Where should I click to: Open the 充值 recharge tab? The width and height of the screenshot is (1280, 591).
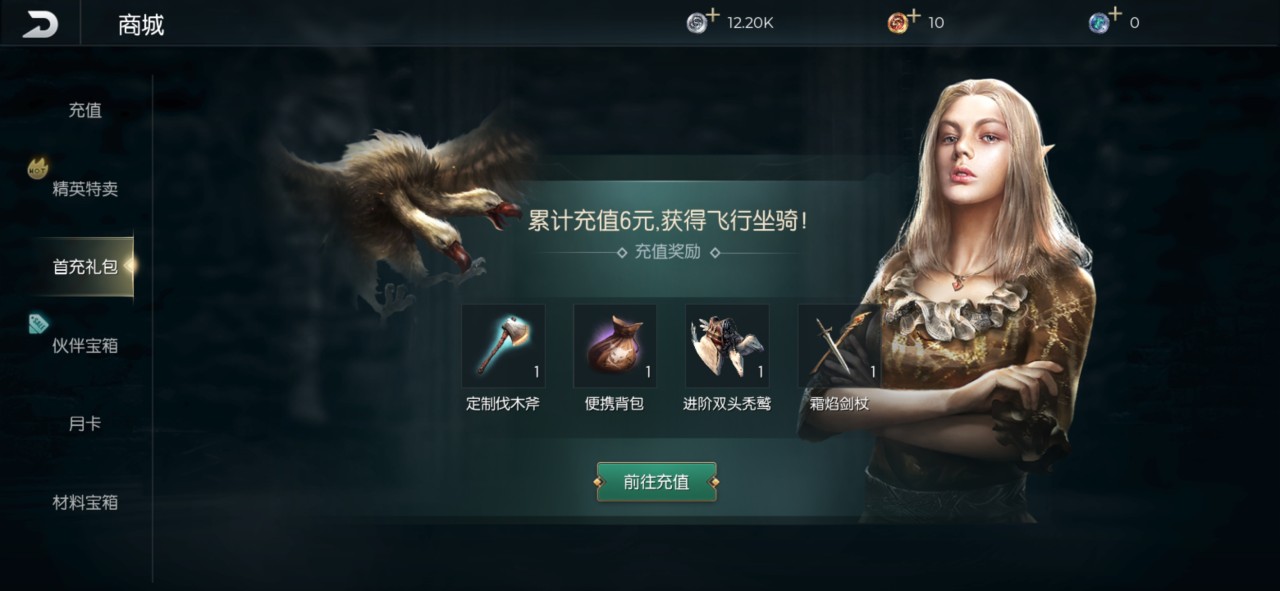tap(85, 110)
